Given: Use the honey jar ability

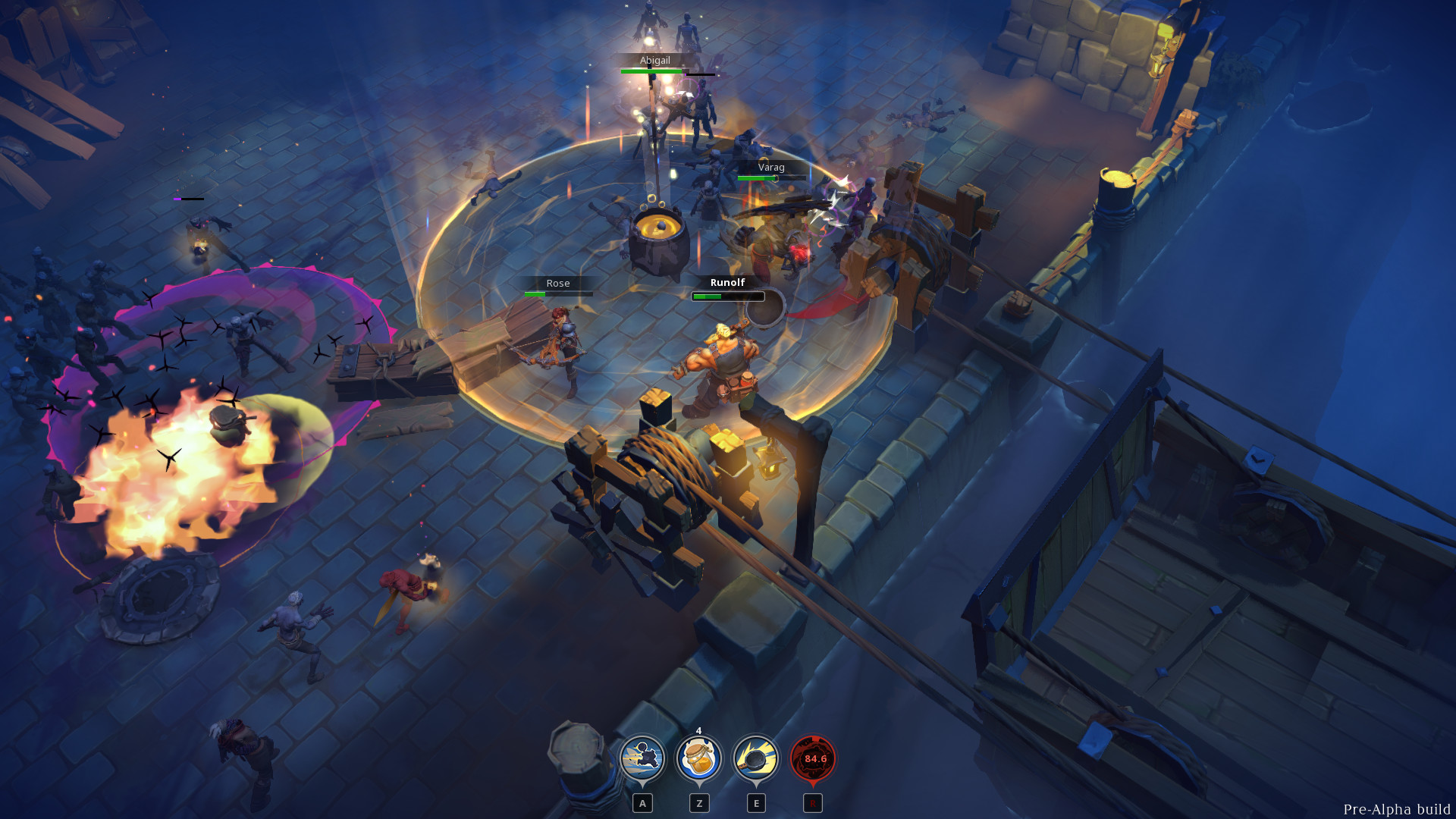Looking at the screenshot, I should click(x=698, y=758).
